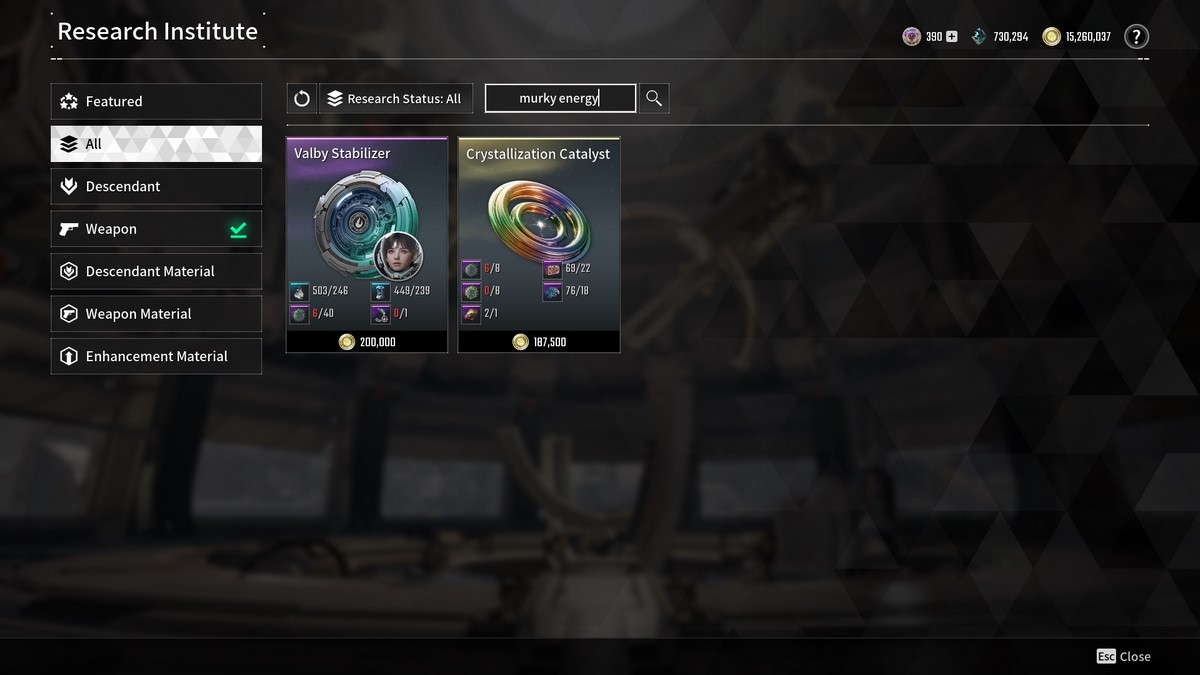Image resolution: width=1200 pixels, height=675 pixels.
Task: Show the Weapon research category
Action: (x=156, y=229)
